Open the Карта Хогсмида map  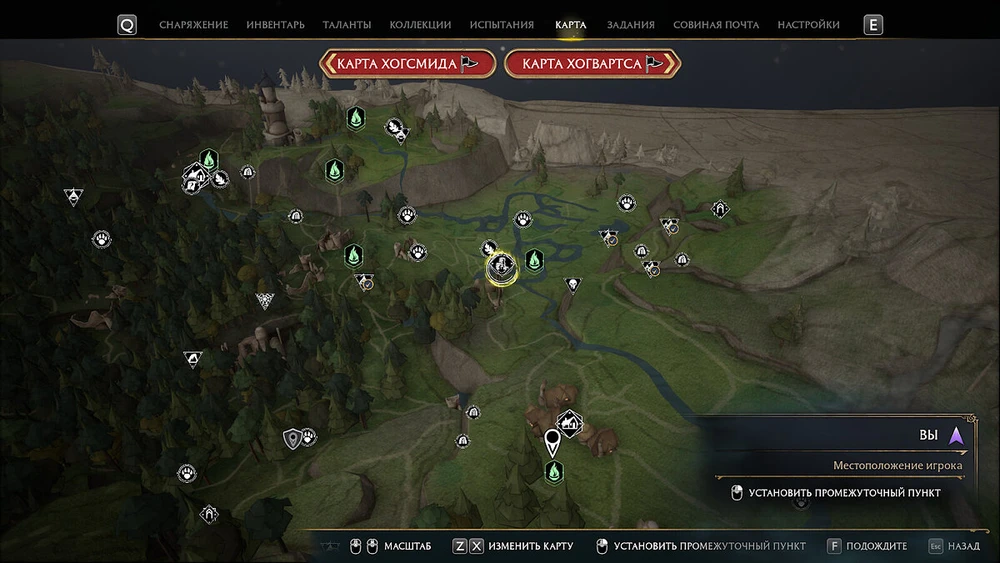407,64
